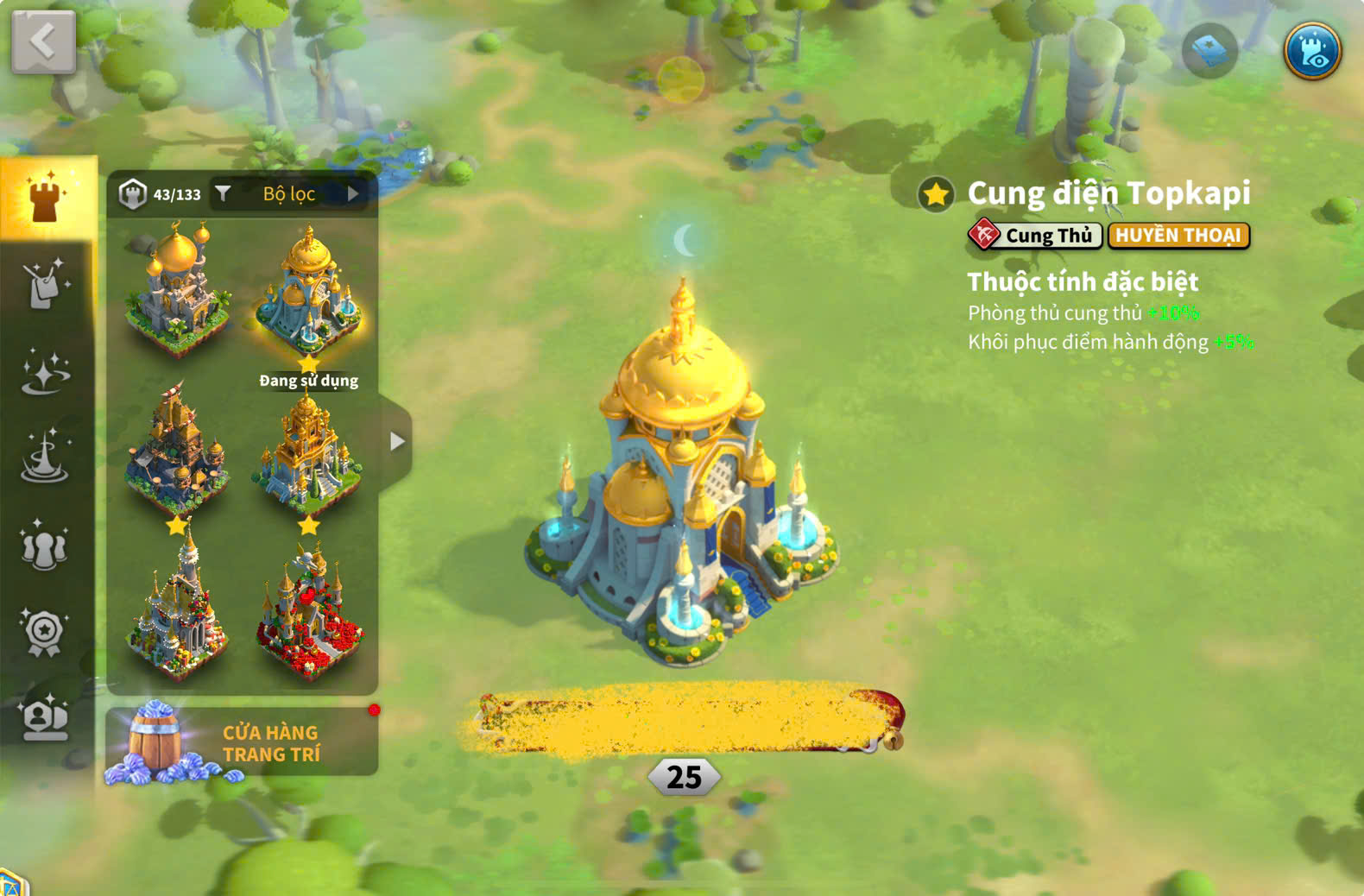
Task: Choose the golden domed mosque skin thumbnail
Action: pos(177,289)
